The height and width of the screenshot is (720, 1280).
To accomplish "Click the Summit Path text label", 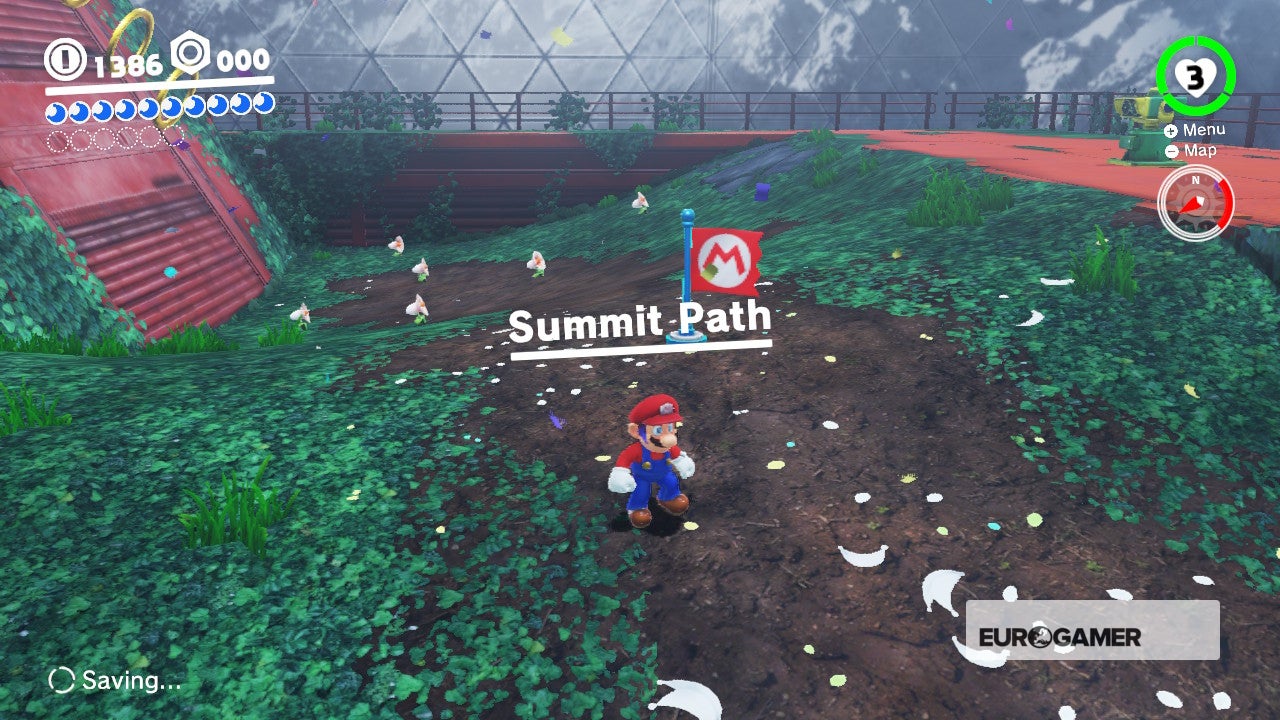I will (x=640, y=320).
